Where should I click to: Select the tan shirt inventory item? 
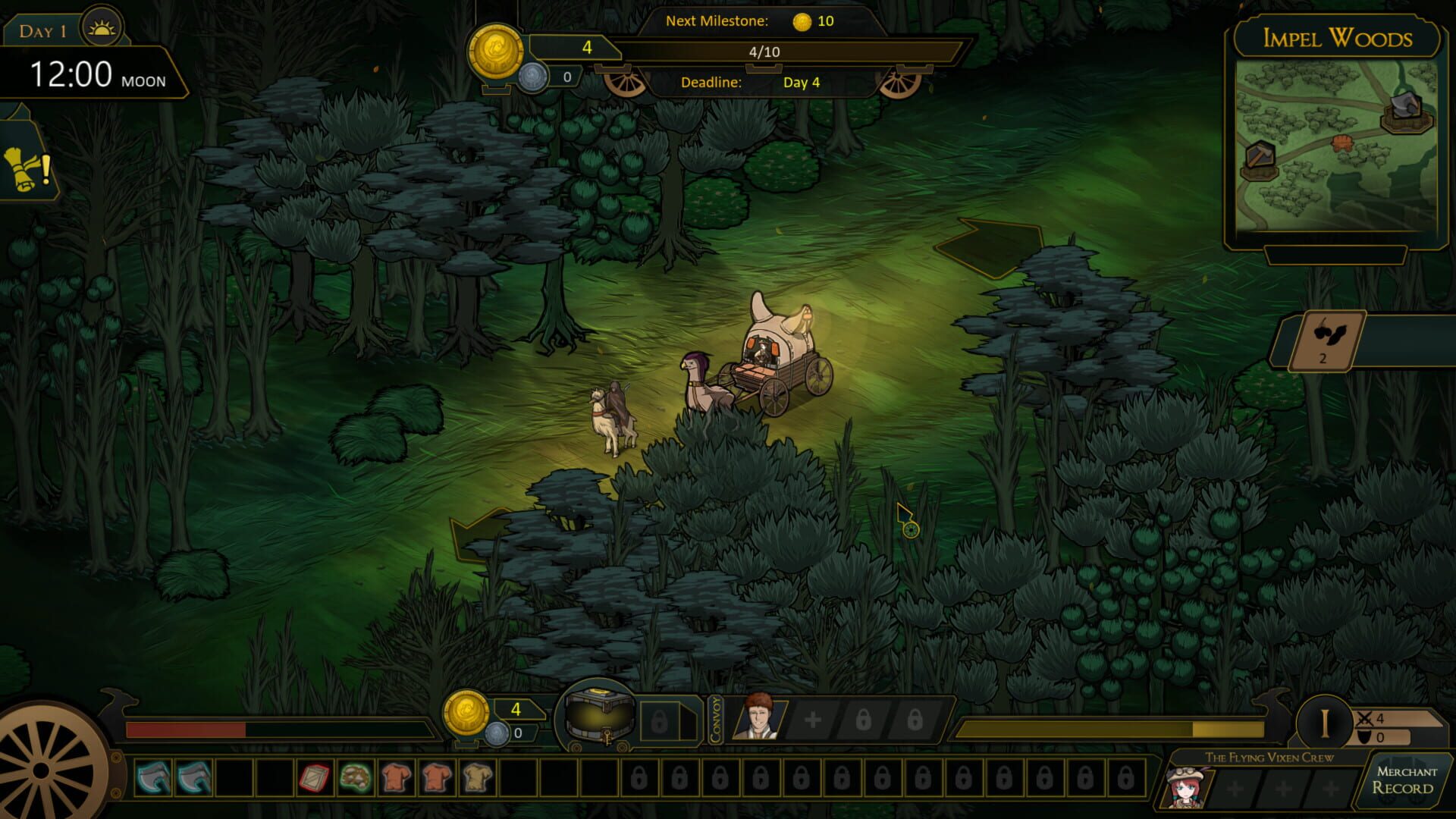[x=477, y=778]
